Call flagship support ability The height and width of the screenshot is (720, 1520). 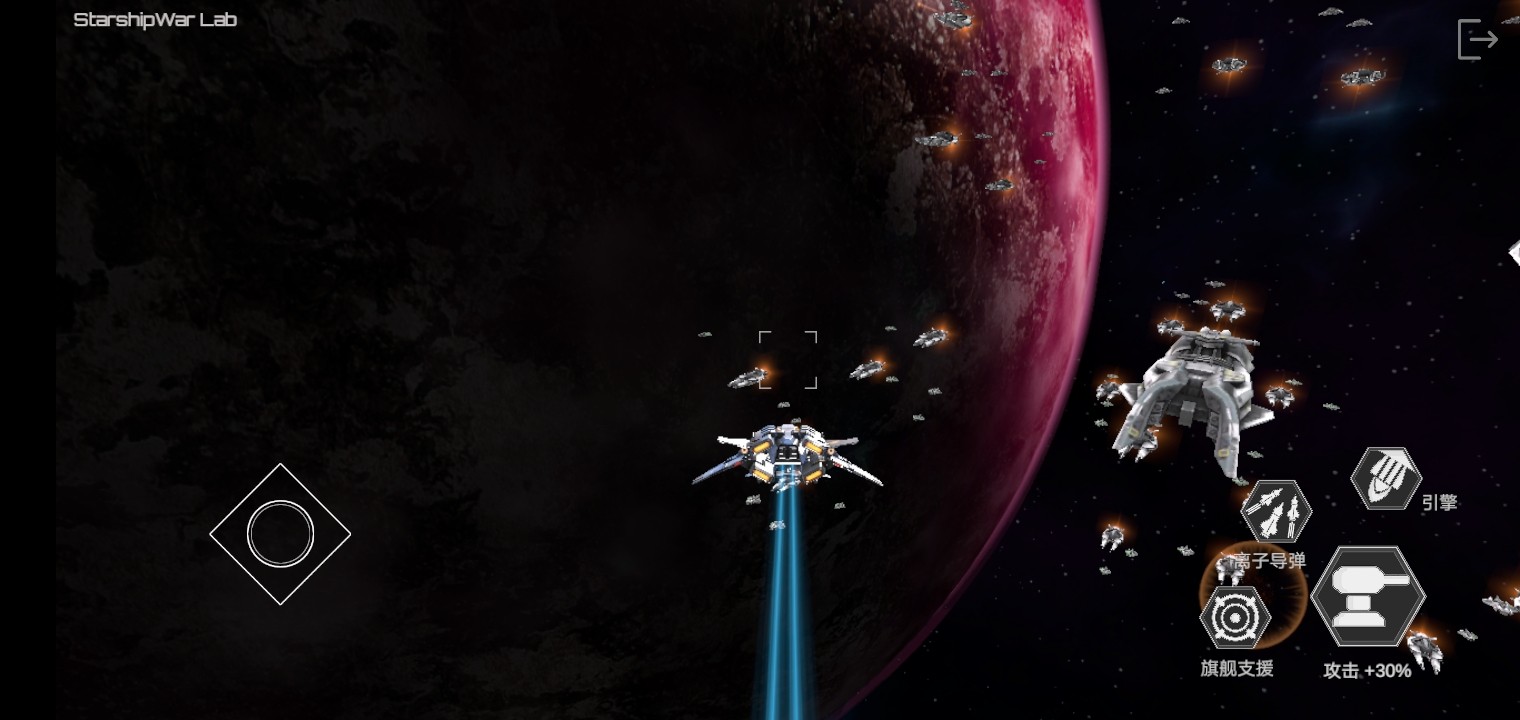1235,618
